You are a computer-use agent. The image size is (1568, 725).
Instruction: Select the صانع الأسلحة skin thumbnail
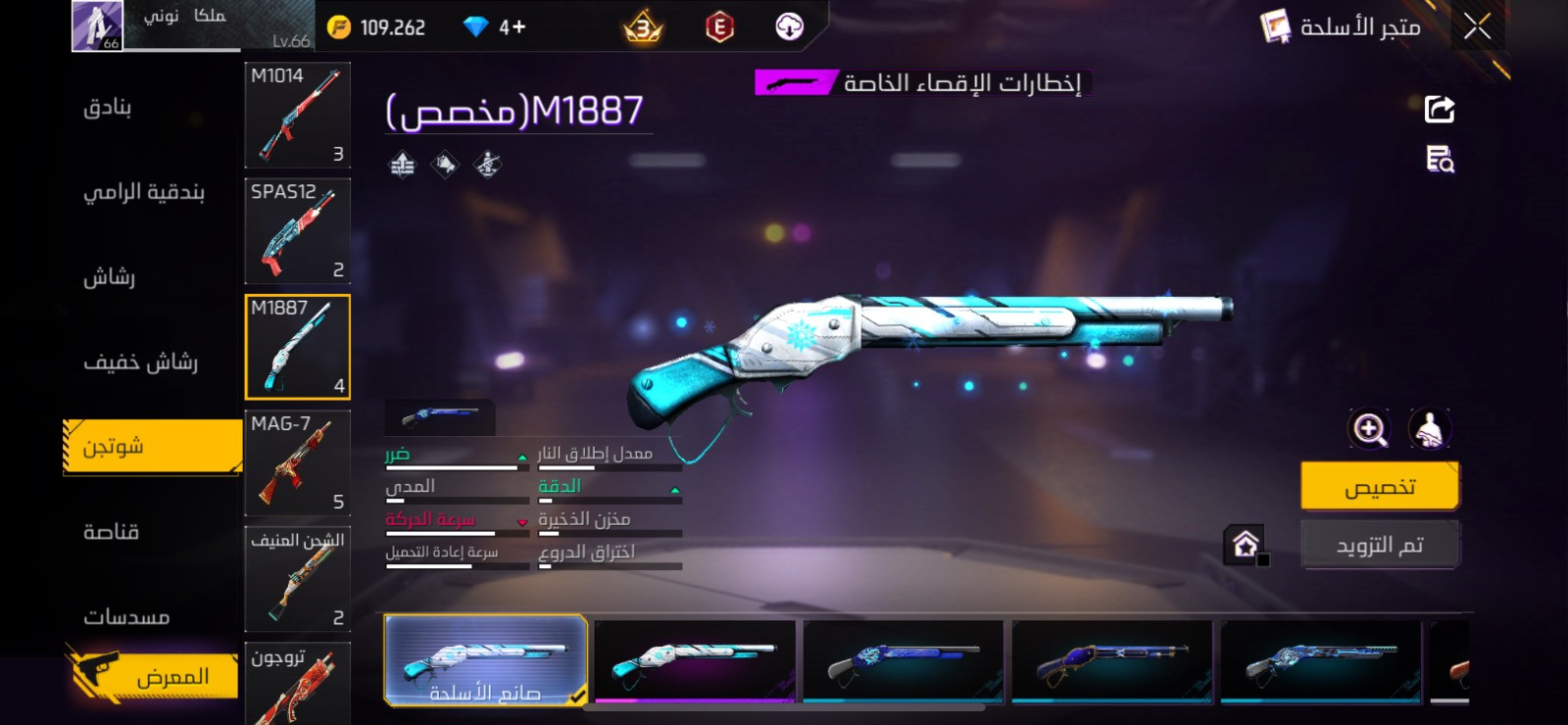pos(484,660)
